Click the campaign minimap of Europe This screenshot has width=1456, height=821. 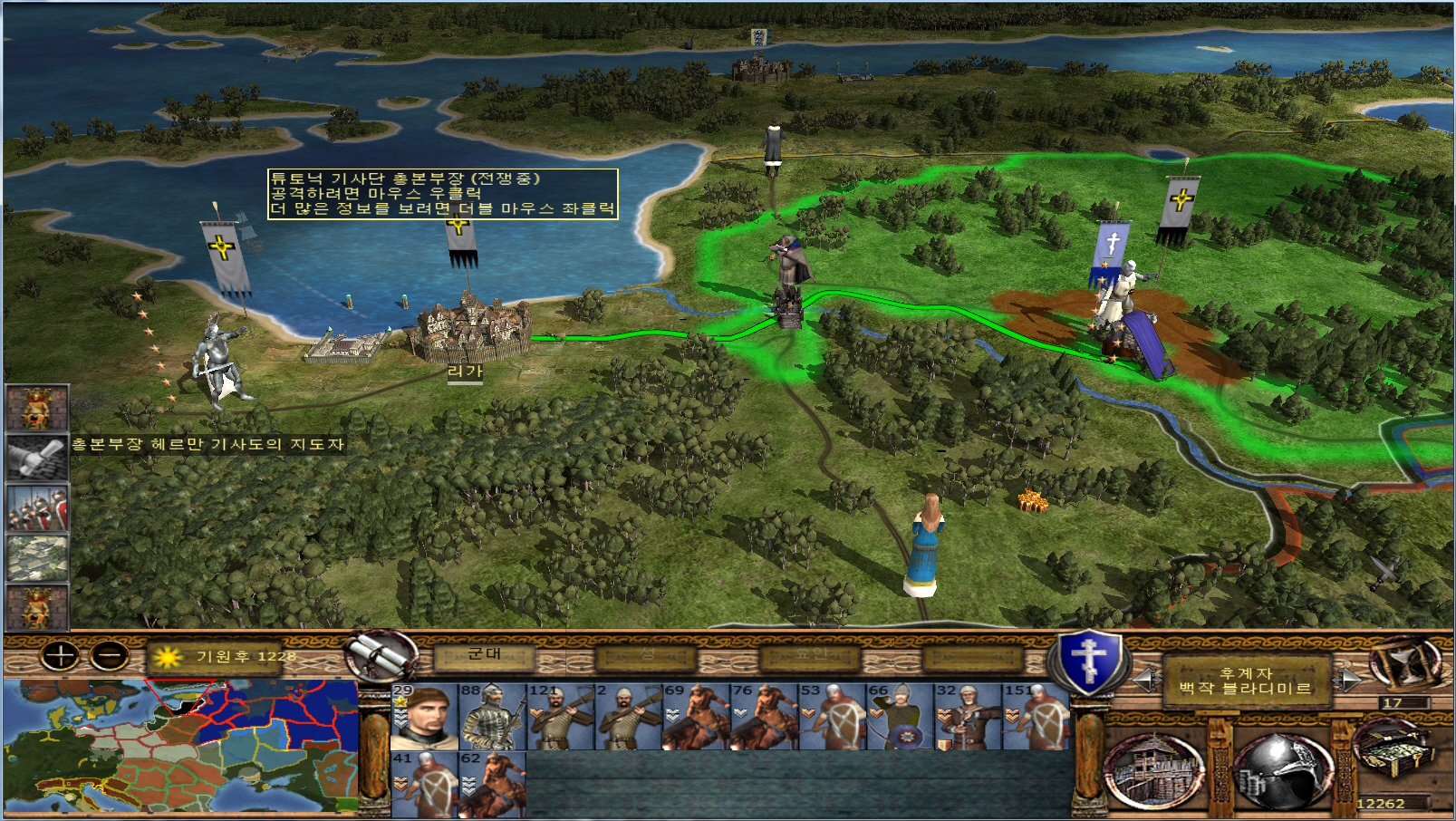point(179,746)
